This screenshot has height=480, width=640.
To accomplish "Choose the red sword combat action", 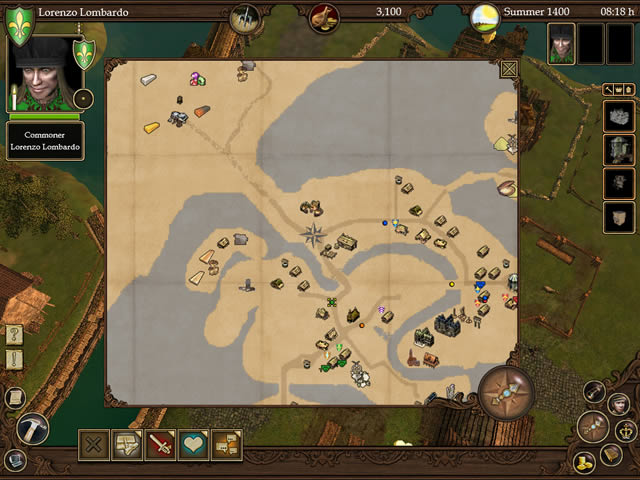I will pyautogui.click(x=160, y=444).
